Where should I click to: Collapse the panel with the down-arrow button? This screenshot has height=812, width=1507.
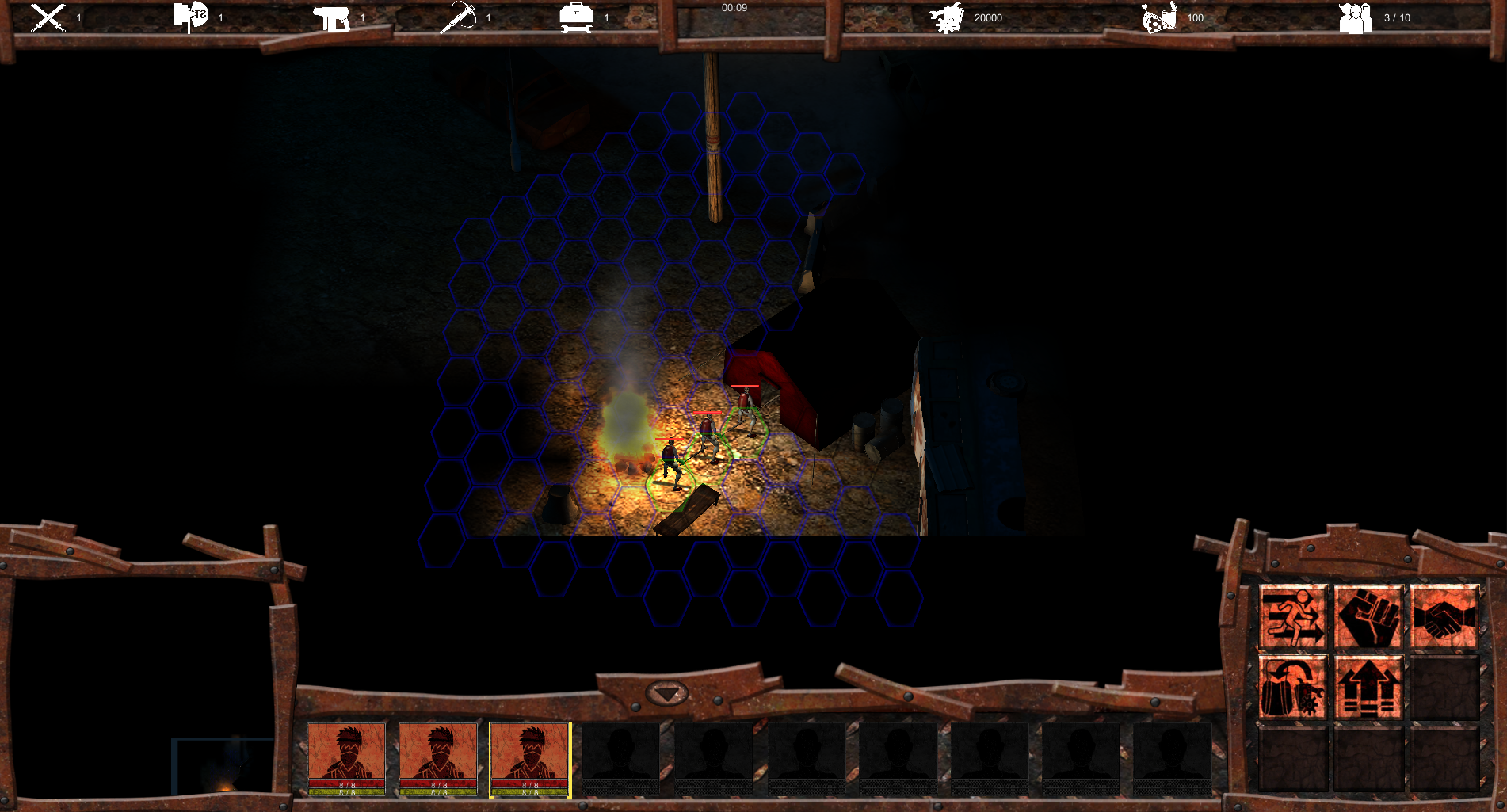point(667,694)
